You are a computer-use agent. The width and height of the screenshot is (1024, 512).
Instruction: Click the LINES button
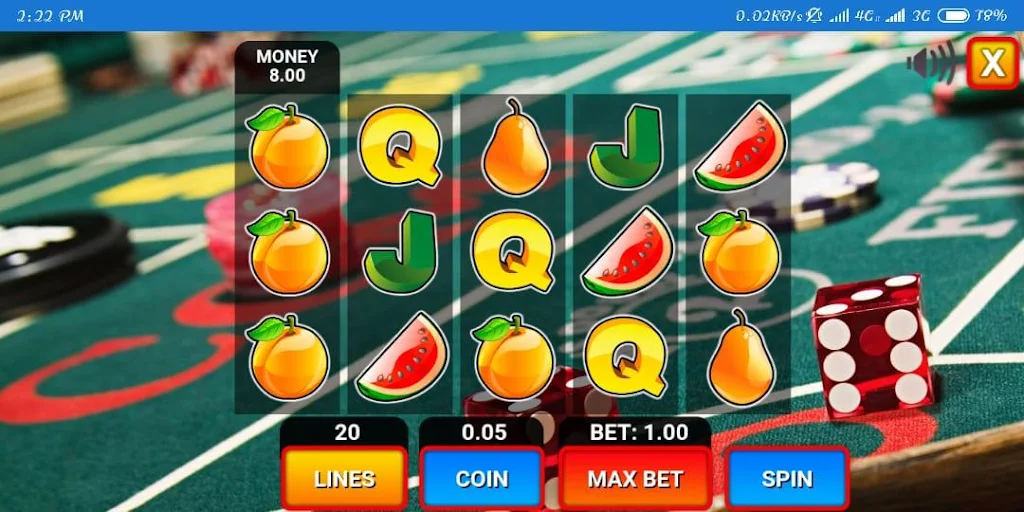tap(345, 478)
